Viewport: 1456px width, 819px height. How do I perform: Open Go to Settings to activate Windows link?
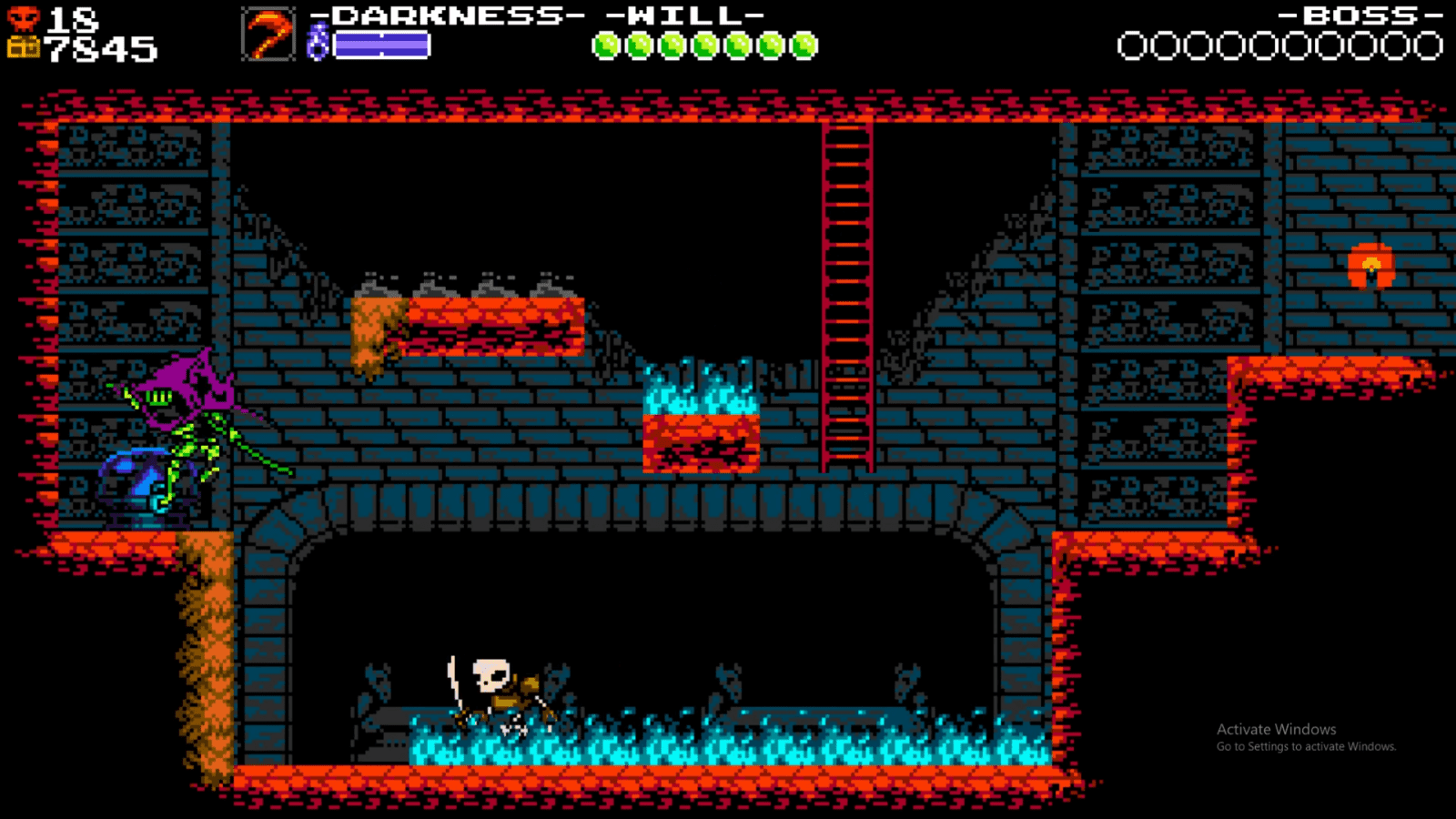[x=1304, y=745]
